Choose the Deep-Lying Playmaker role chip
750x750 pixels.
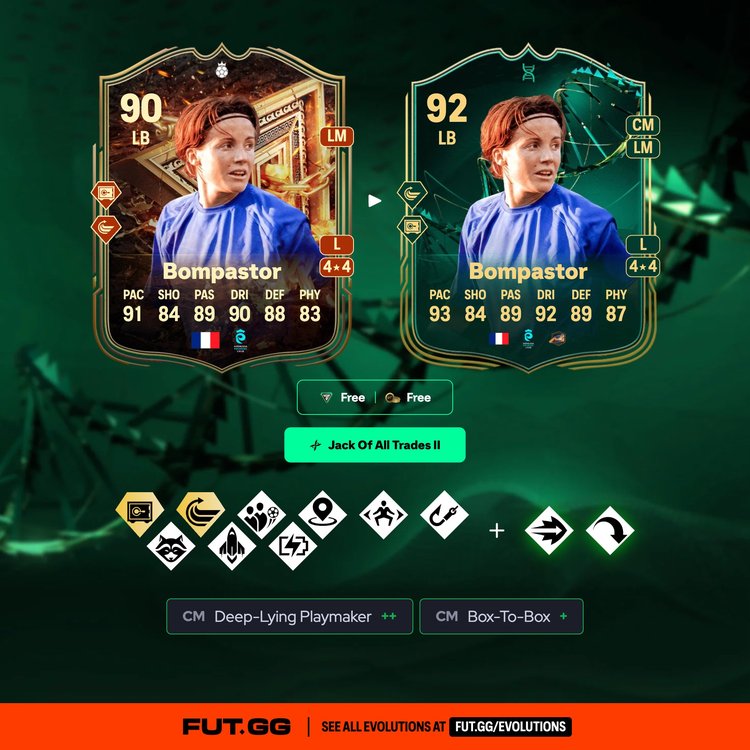click(x=290, y=617)
